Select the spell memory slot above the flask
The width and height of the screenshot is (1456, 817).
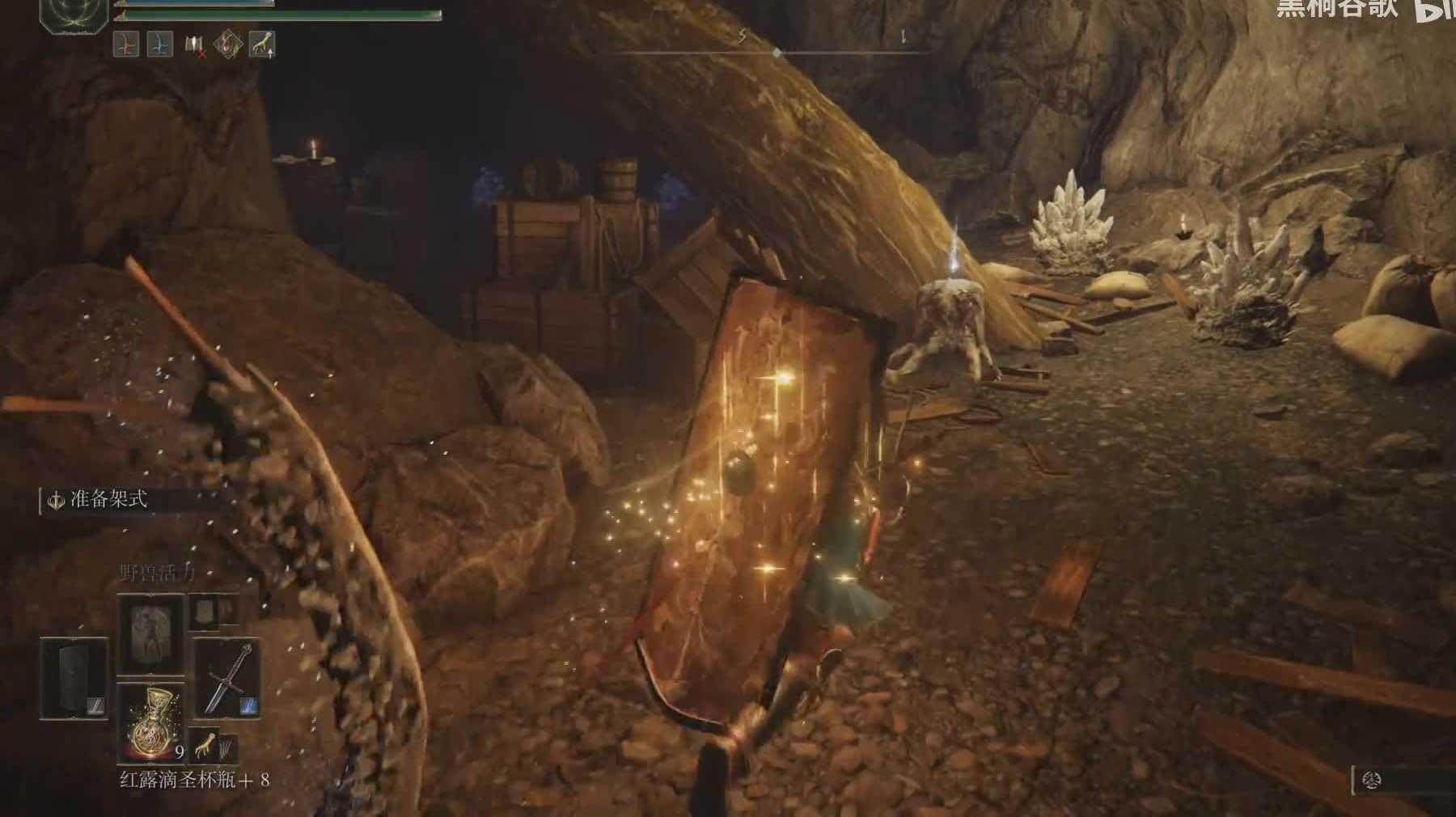151,633
